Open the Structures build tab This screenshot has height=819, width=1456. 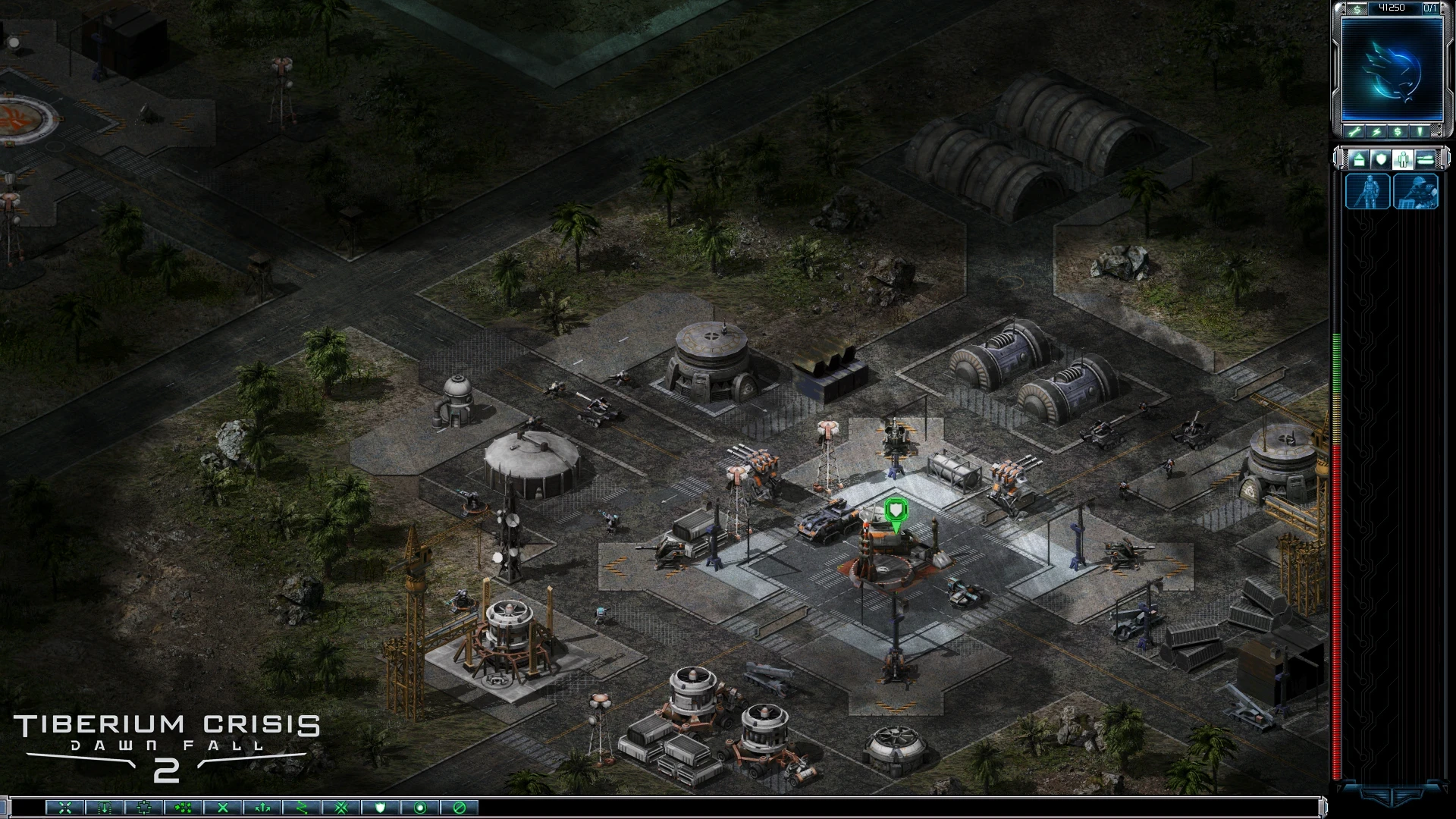[x=1360, y=160]
